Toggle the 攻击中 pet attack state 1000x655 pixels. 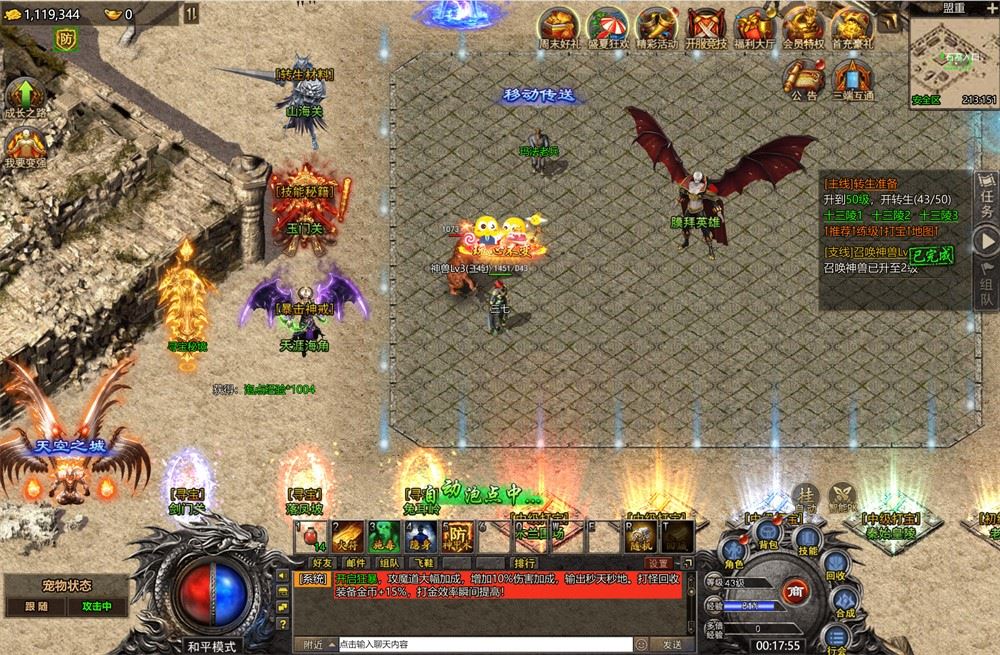coord(96,606)
